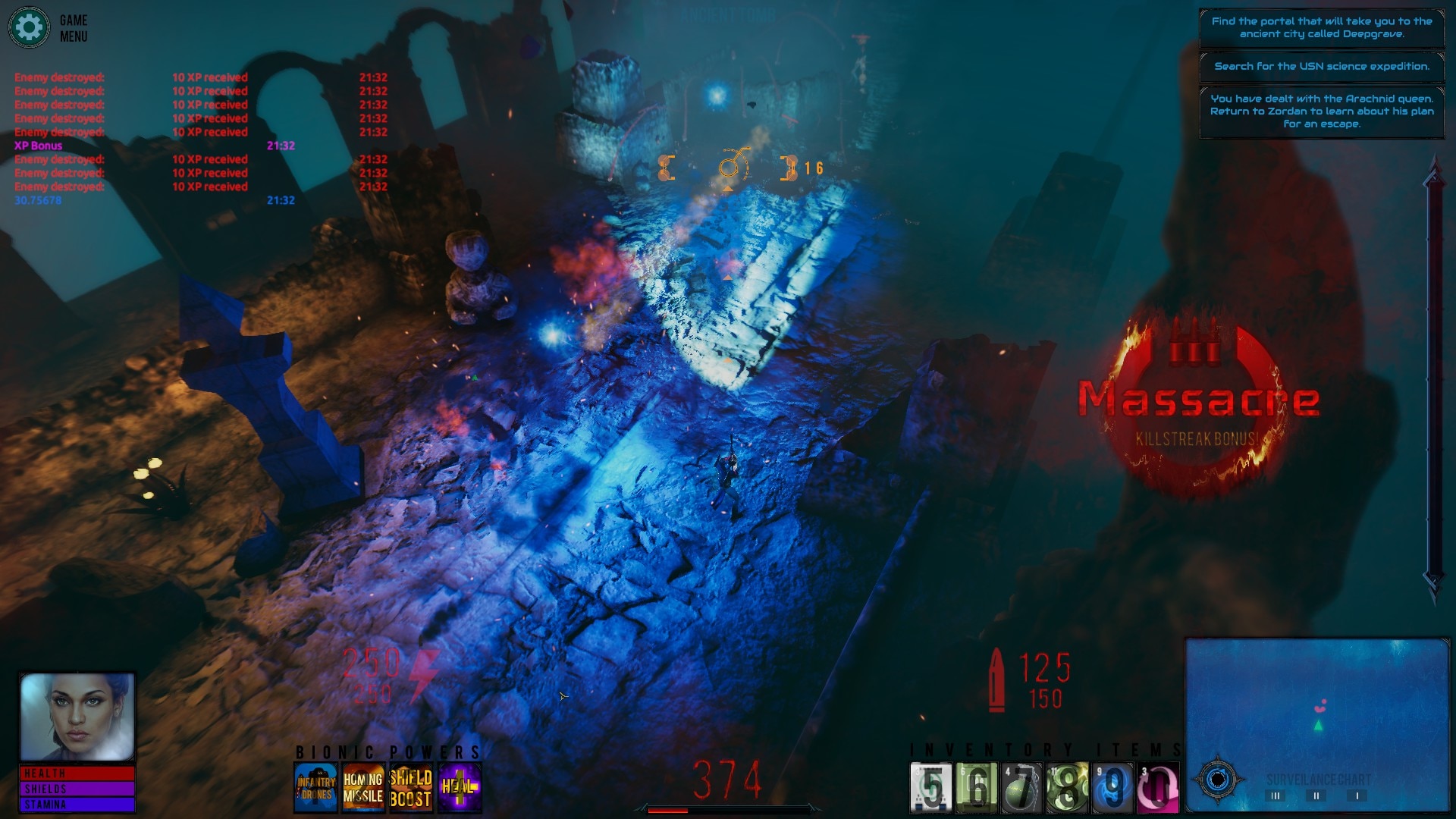
Task: Set surveillance chart zoom to level II
Action: [x=1316, y=795]
